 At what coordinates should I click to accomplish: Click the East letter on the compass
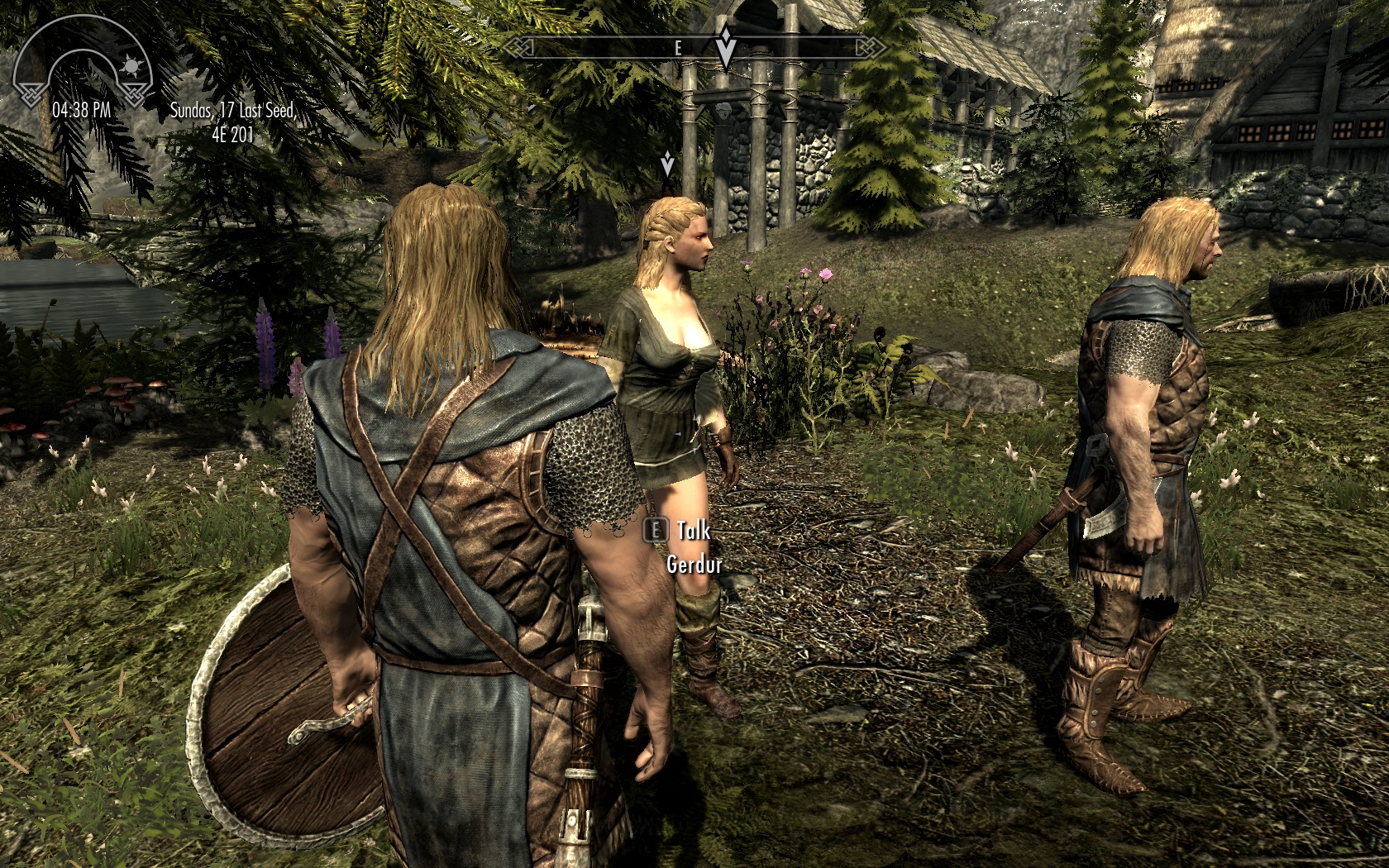click(678, 48)
